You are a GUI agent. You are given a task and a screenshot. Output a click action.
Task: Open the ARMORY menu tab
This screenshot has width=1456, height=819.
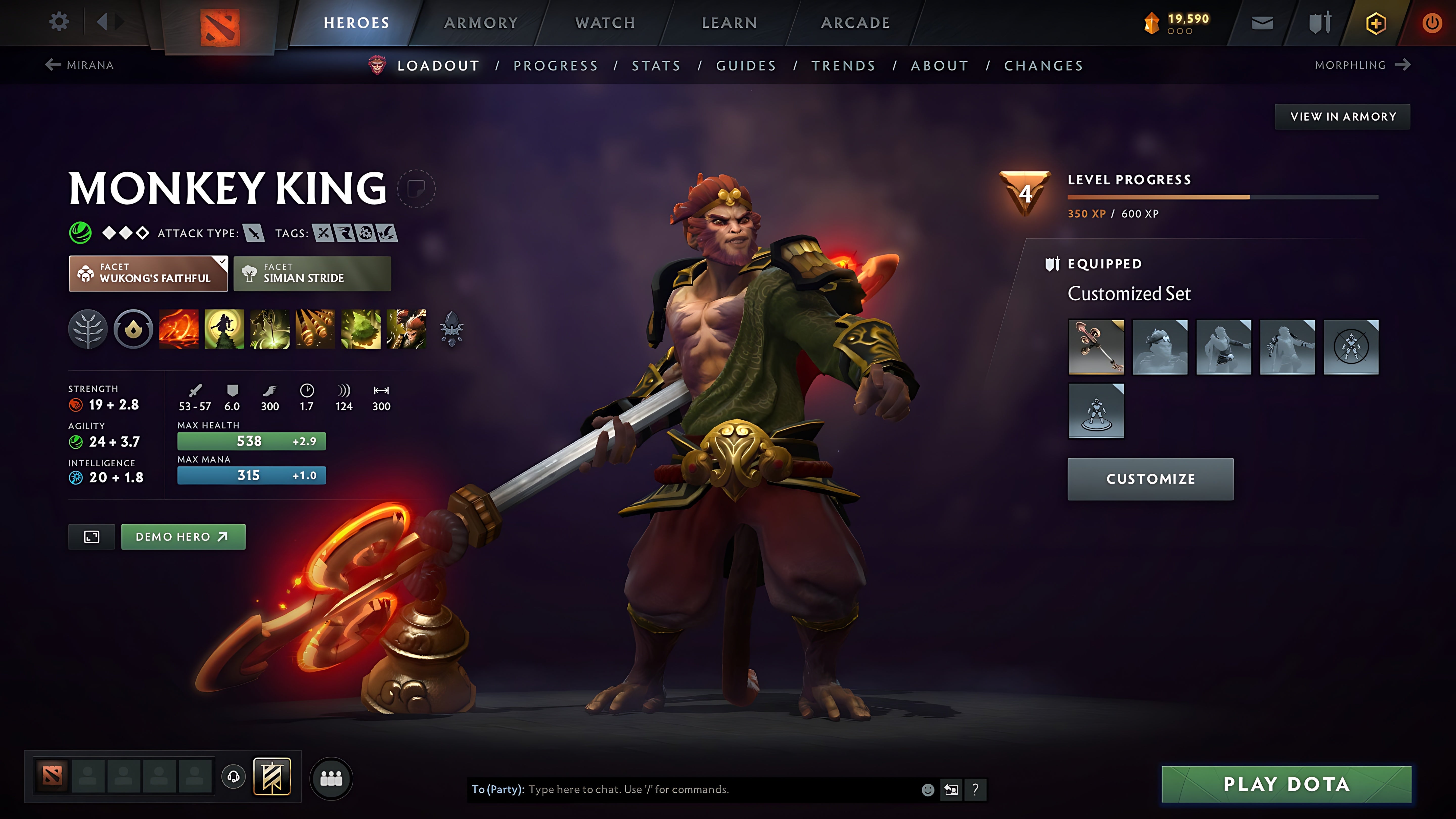(x=481, y=22)
